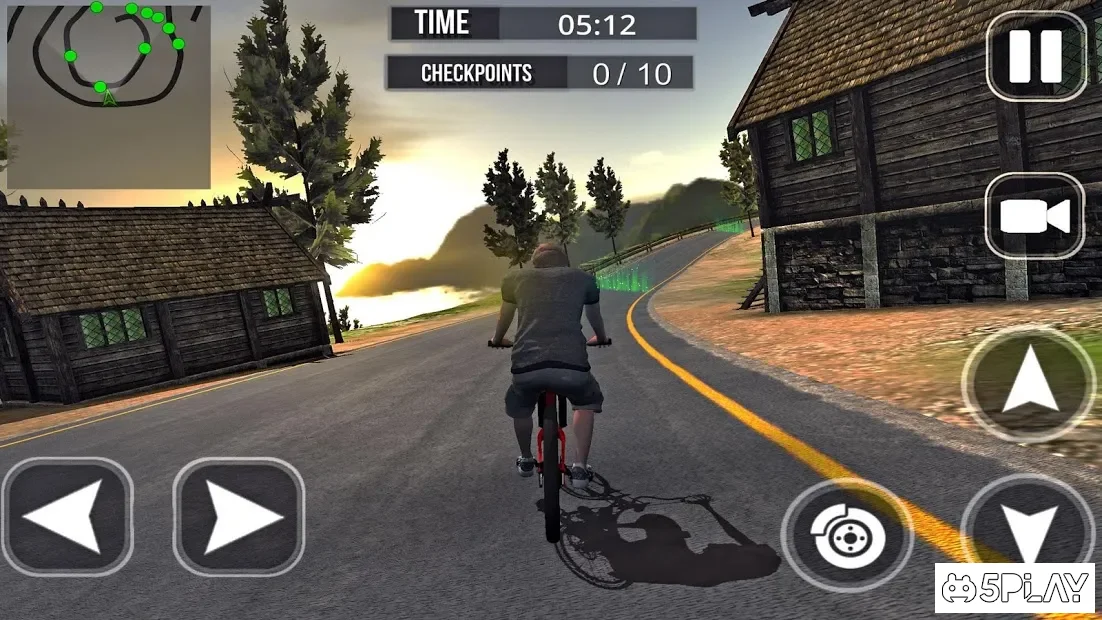The height and width of the screenshot is (620, 1102).
Task: Steer right with the right arrow button
Action: [x=239, y=517]
